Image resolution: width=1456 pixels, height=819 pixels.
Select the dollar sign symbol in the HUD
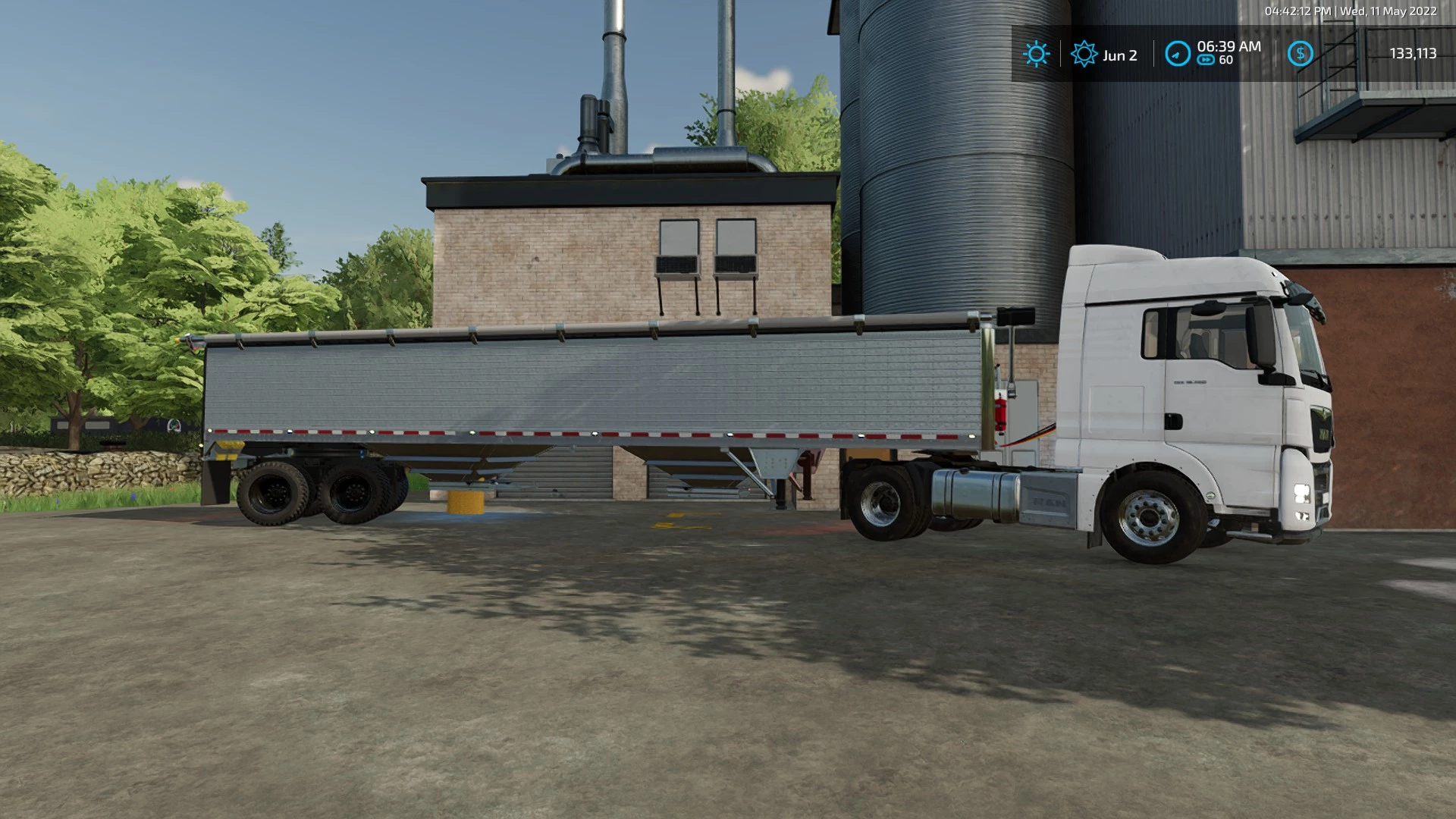(x=1301, y=54)
